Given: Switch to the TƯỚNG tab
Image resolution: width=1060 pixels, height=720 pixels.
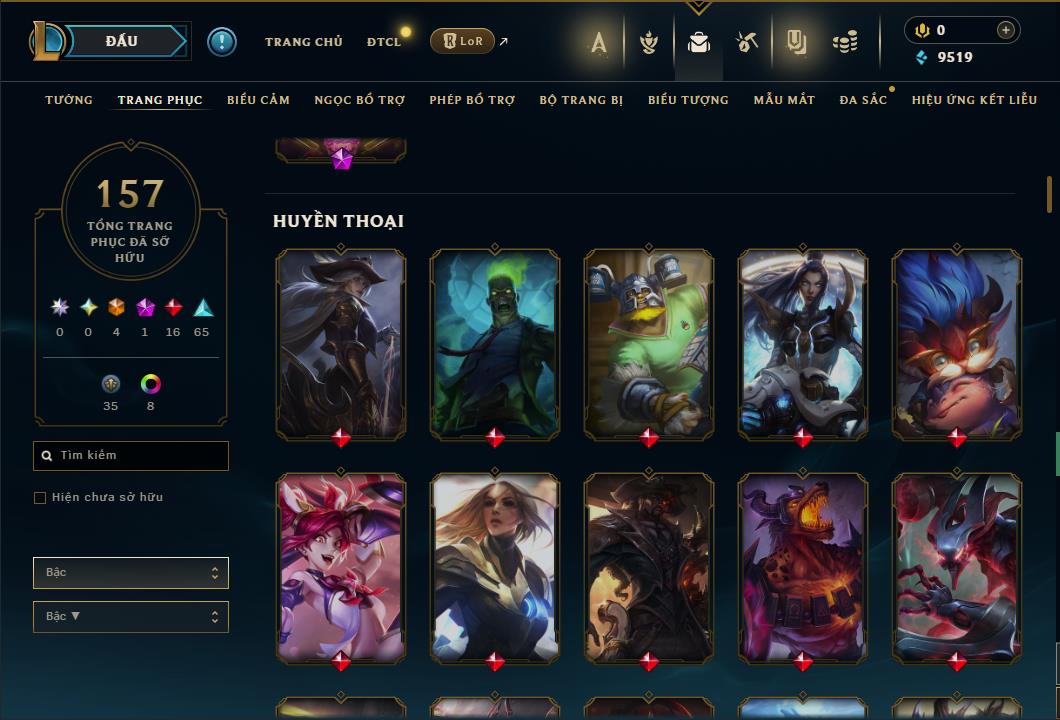Looking at the screenshot, I should click(x=69, y=100).
